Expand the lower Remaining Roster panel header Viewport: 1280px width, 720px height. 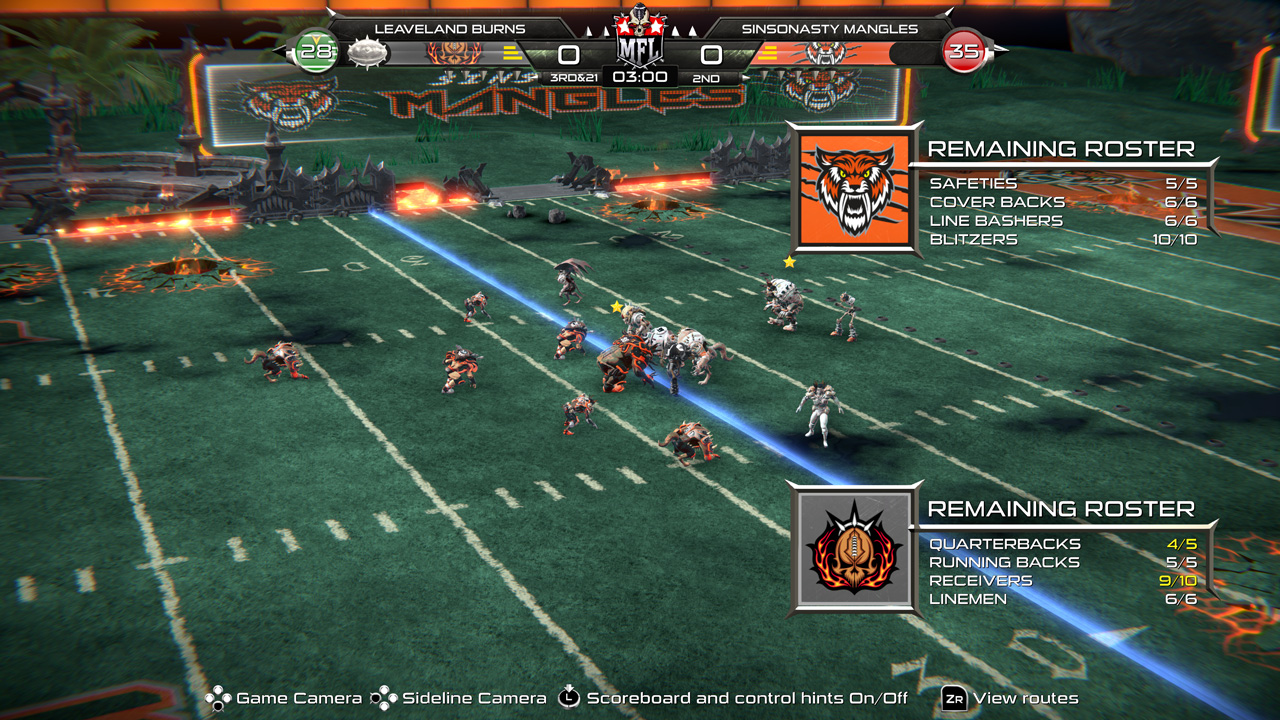[1060, 509]
